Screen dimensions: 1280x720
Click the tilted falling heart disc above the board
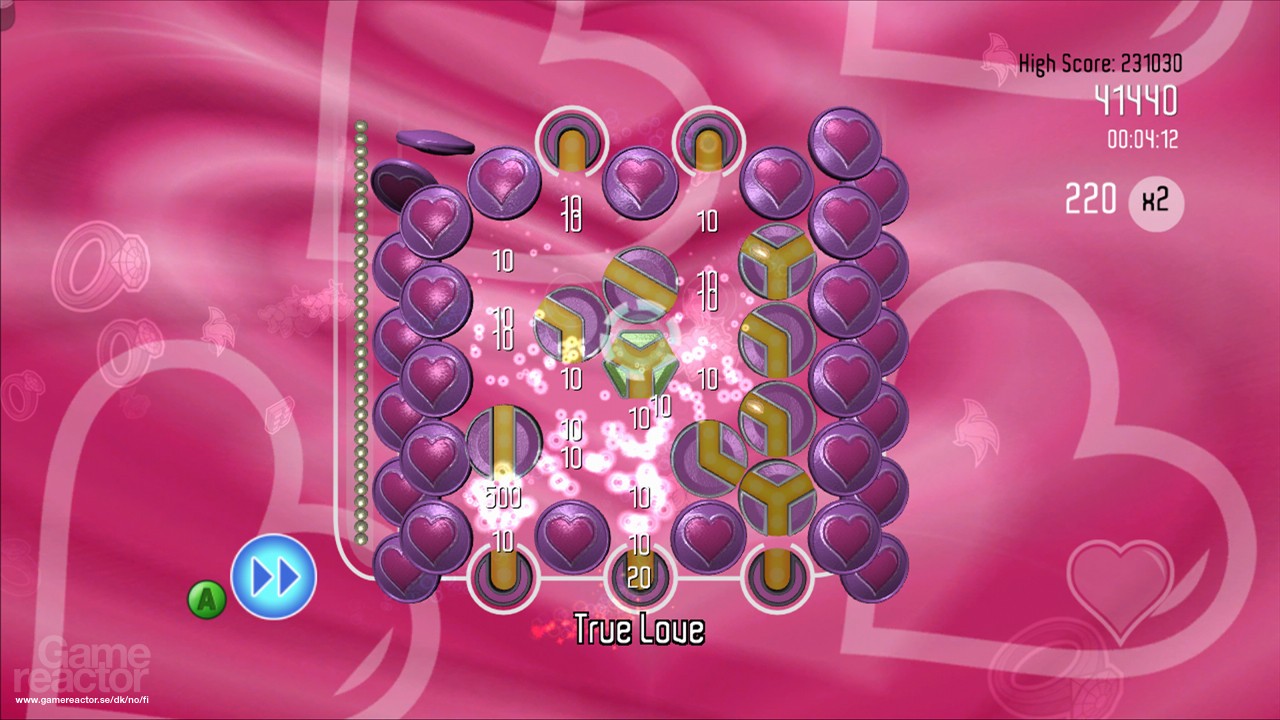tap(437, 140)
